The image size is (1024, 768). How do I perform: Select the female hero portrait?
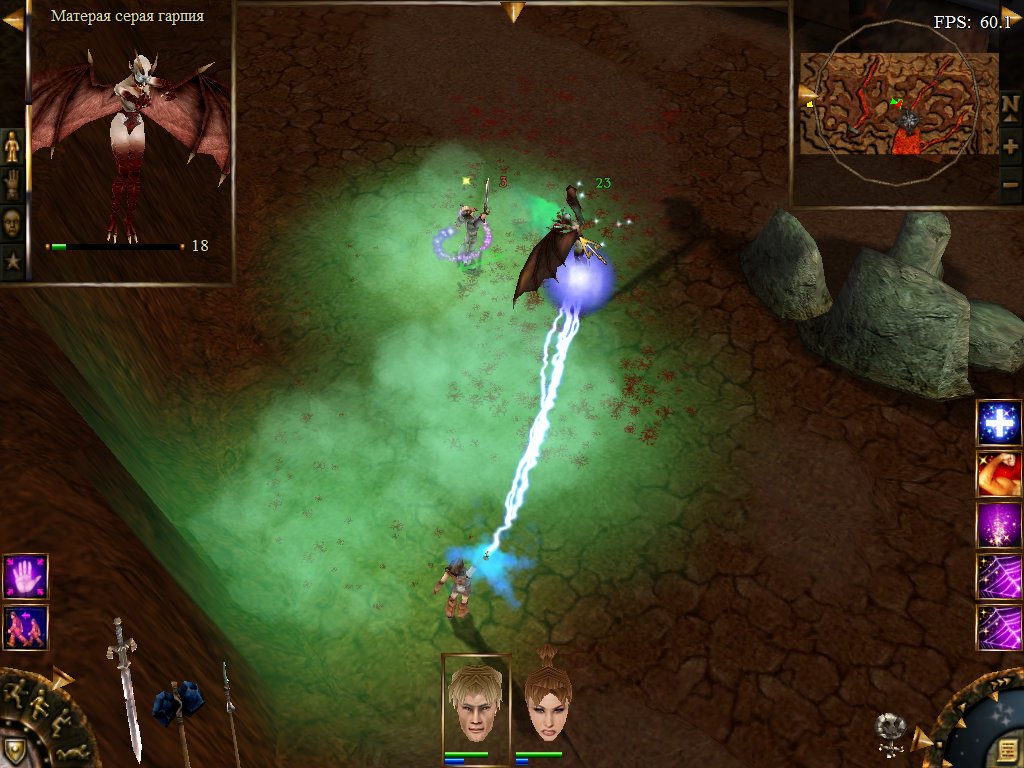click(547, 700)
